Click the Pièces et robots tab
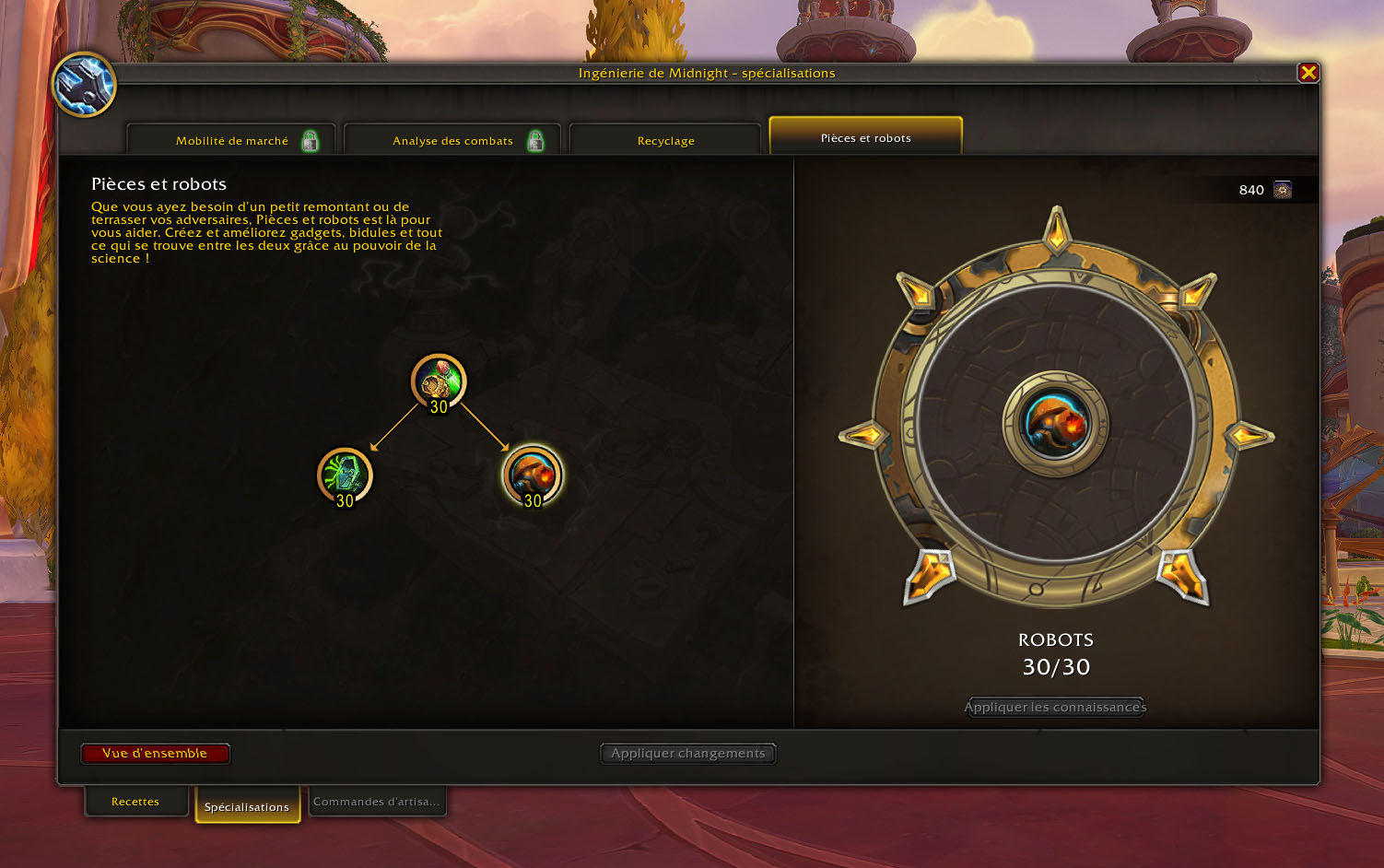The image size is (1384, 868). coord(865,138)
